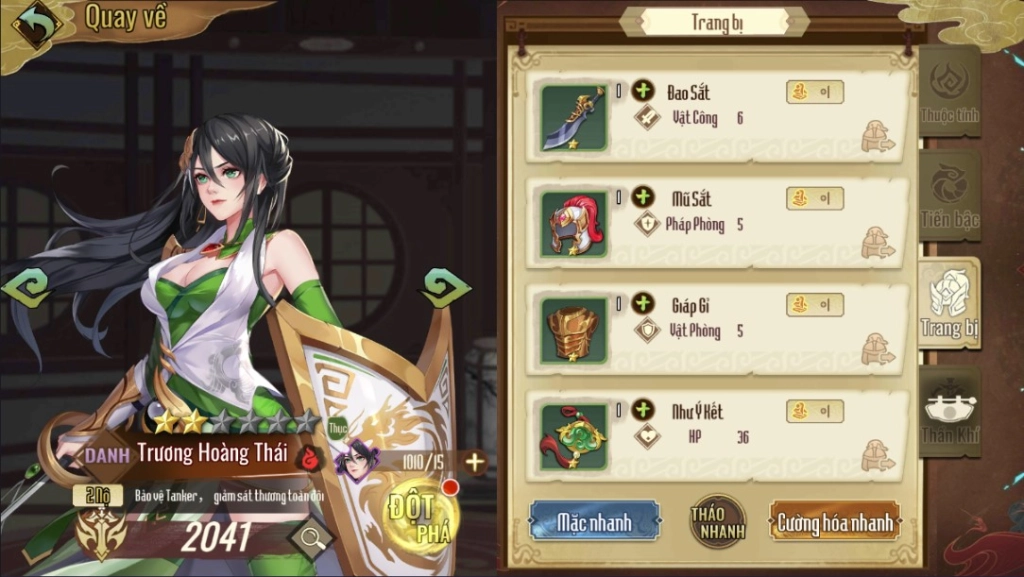Open the Thần Khí tab

(950, 411)
